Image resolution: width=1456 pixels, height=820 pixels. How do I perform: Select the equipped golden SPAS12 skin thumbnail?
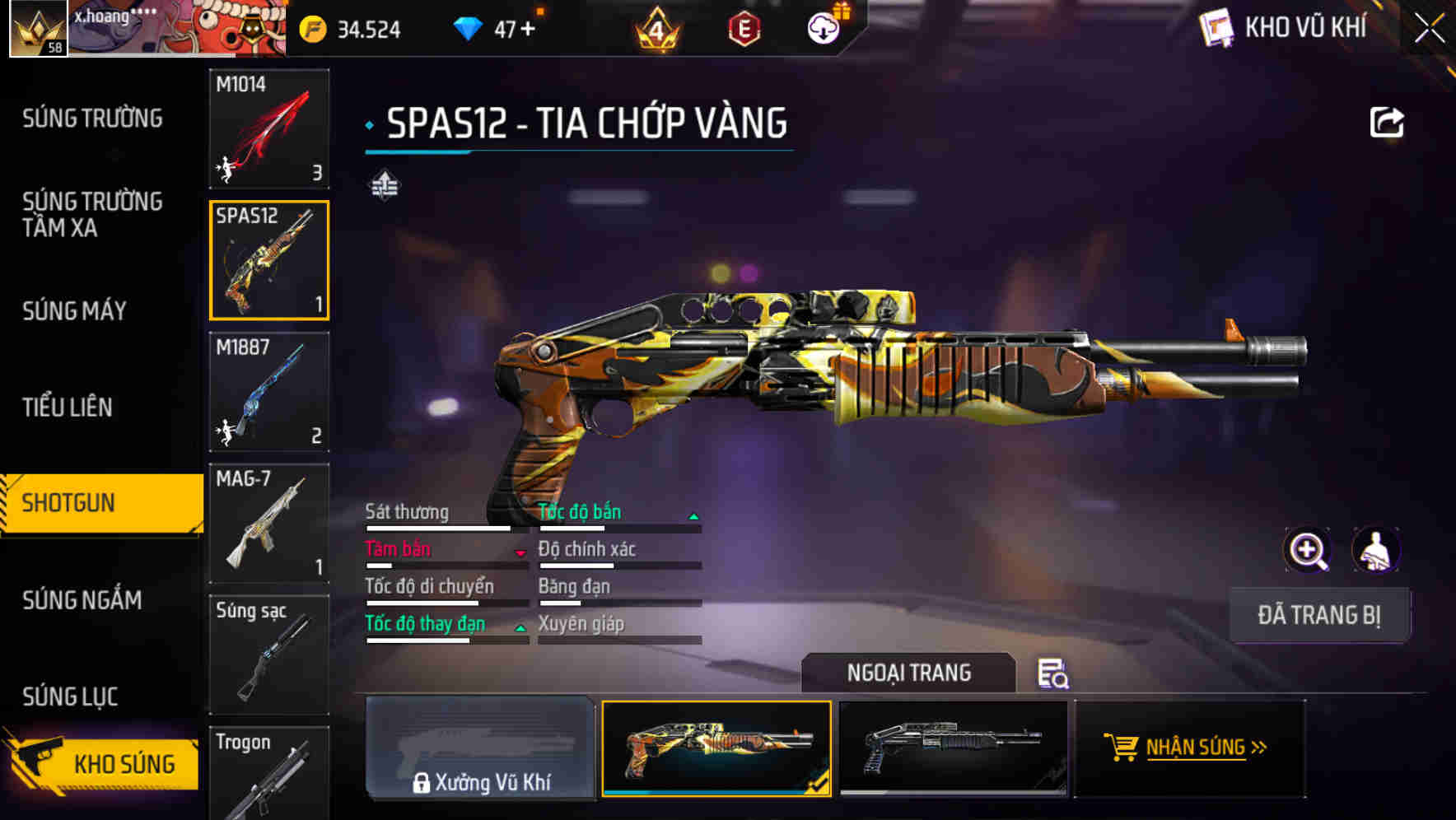[716, 749]
